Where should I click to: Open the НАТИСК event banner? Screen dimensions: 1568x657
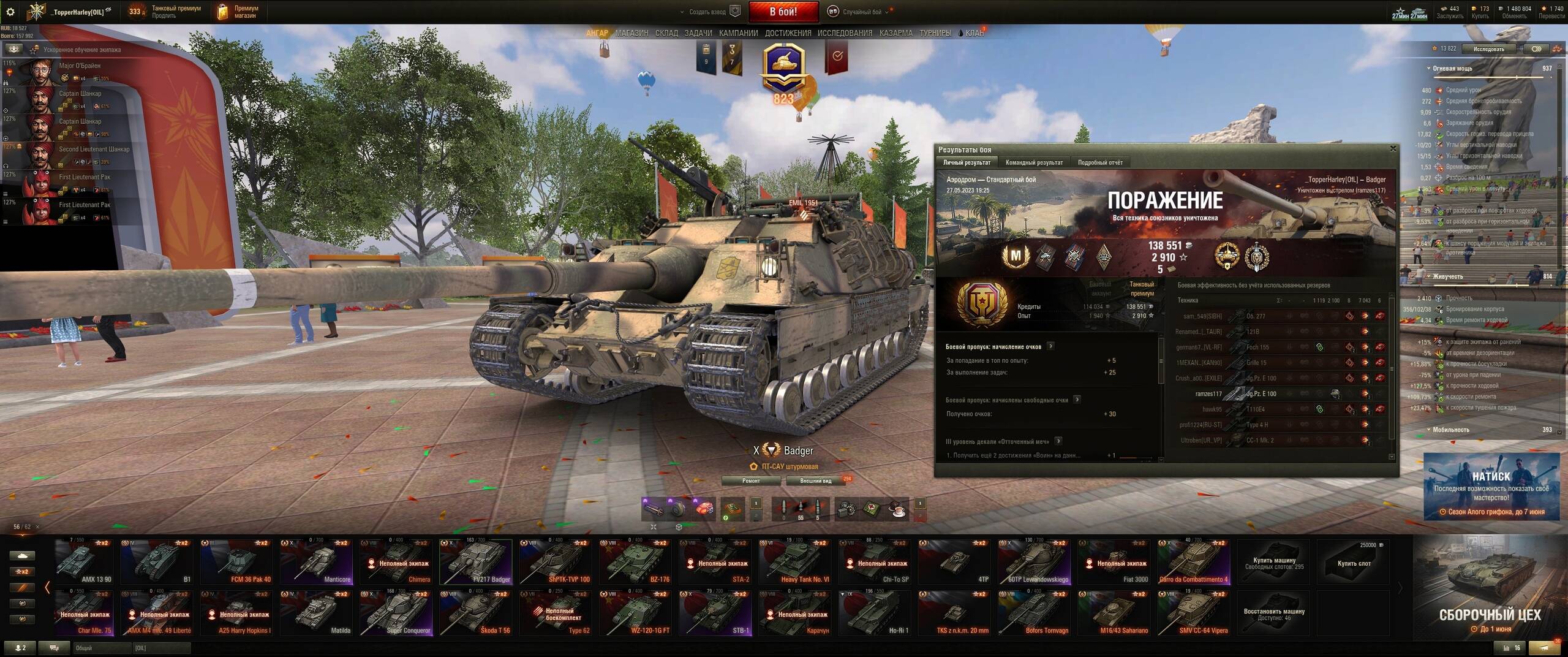[x=1491, y=487]
